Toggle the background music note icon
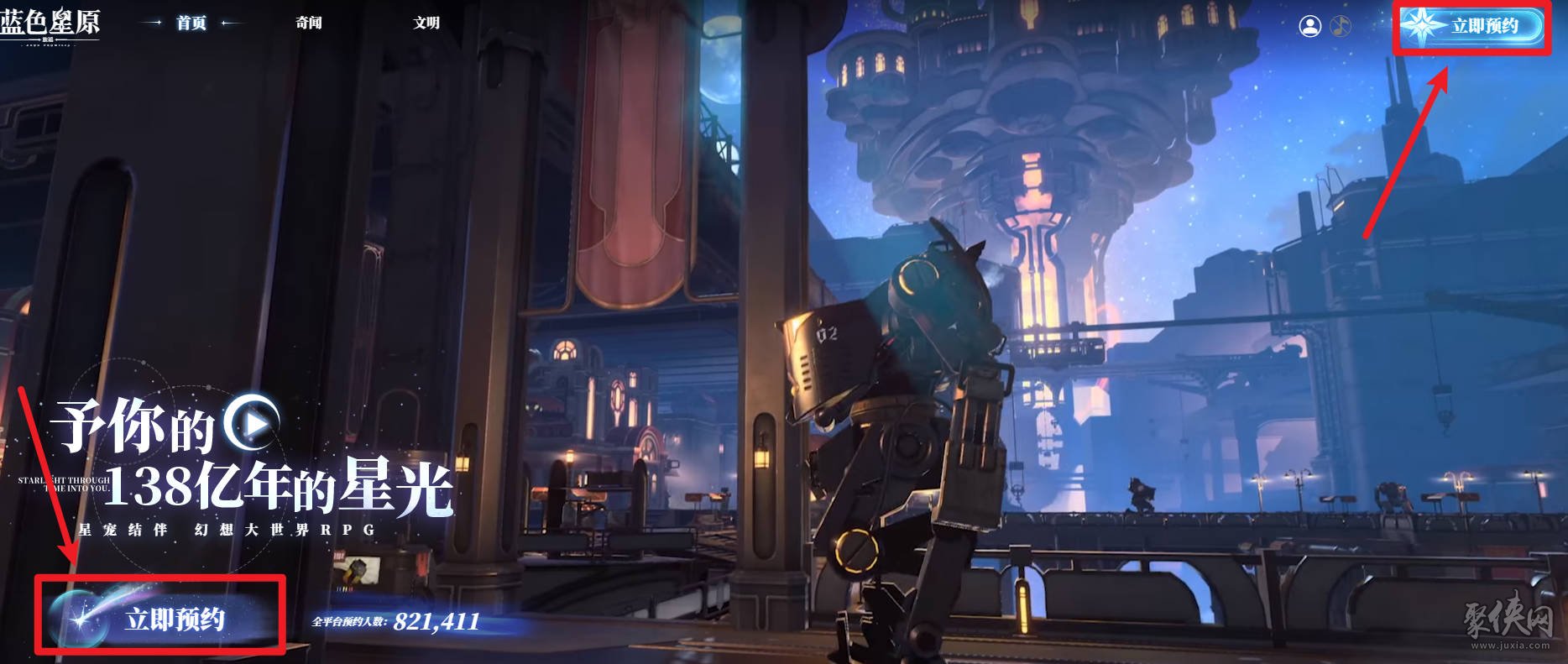Viewport: 1568px width, 664px height. (x=1341, y=26)
